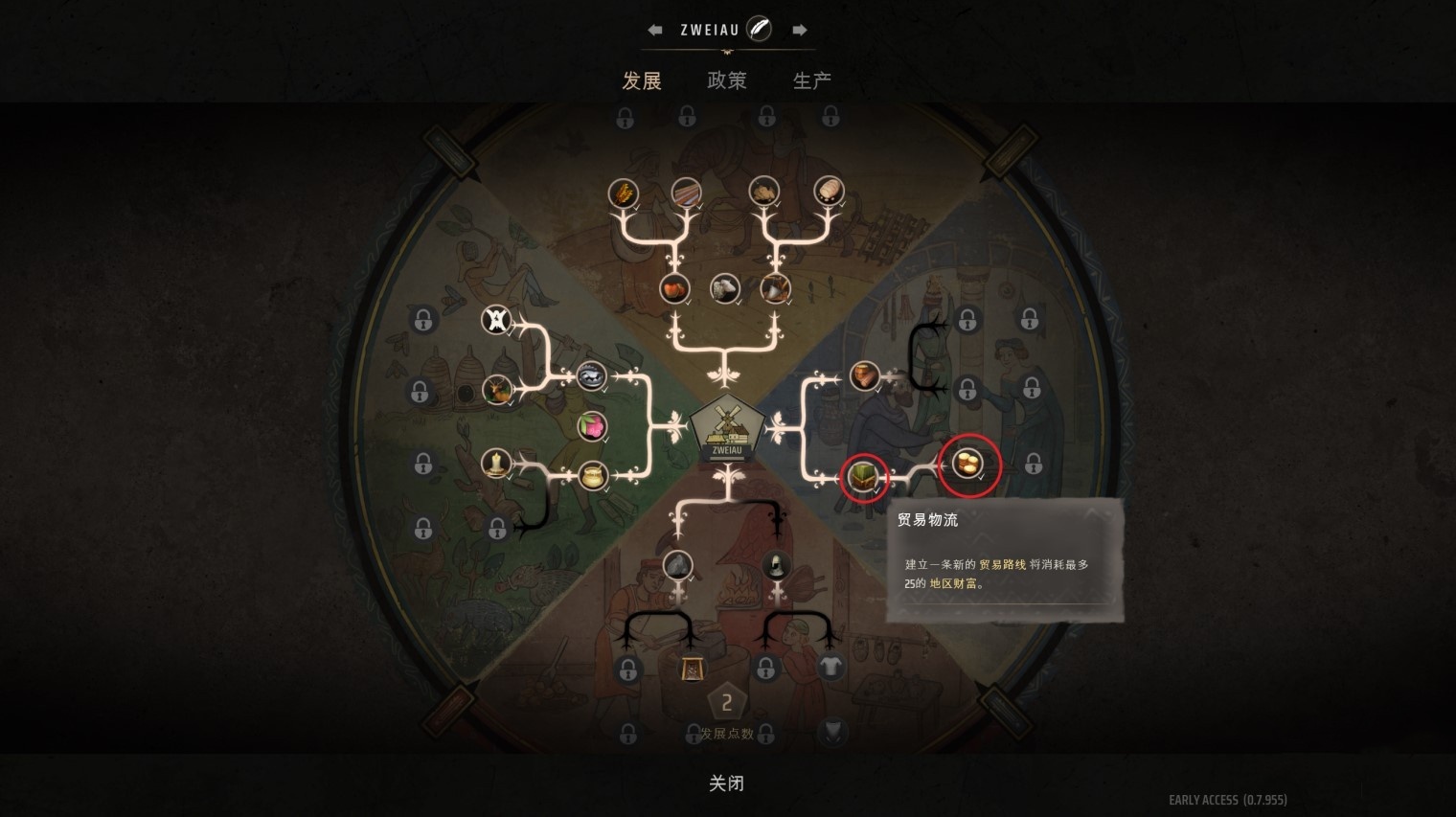Switch to the 政策 tab
1456x817 pixels.
(x=728, y=81)
